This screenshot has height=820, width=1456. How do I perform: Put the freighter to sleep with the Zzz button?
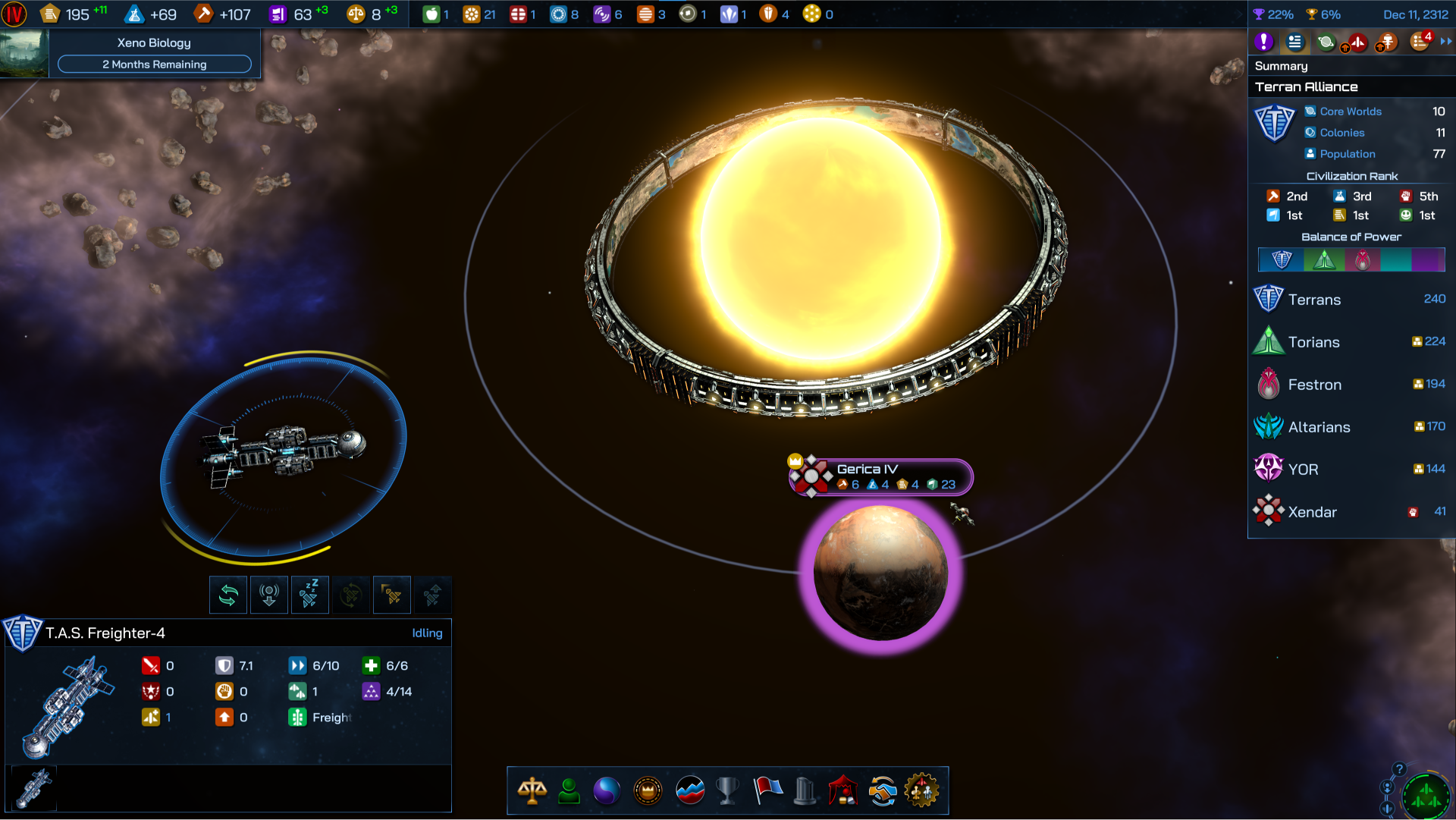coord(309,595)
